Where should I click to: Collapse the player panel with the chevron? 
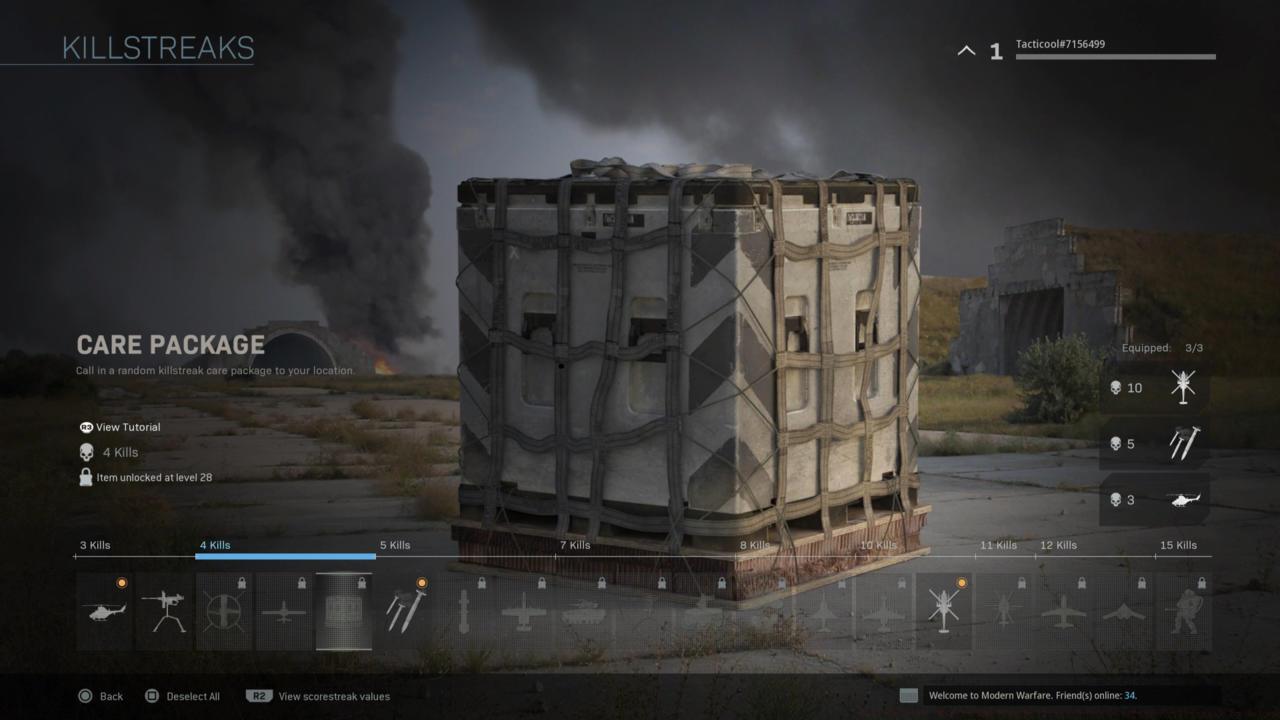pos(965,49)
